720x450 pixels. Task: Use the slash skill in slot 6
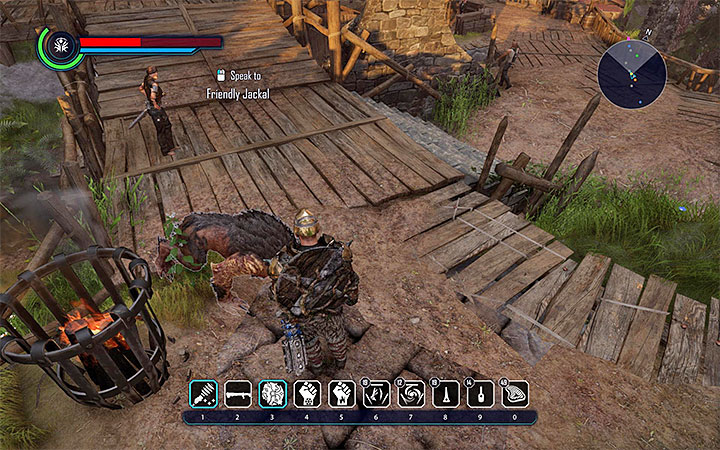click(377, 393)
